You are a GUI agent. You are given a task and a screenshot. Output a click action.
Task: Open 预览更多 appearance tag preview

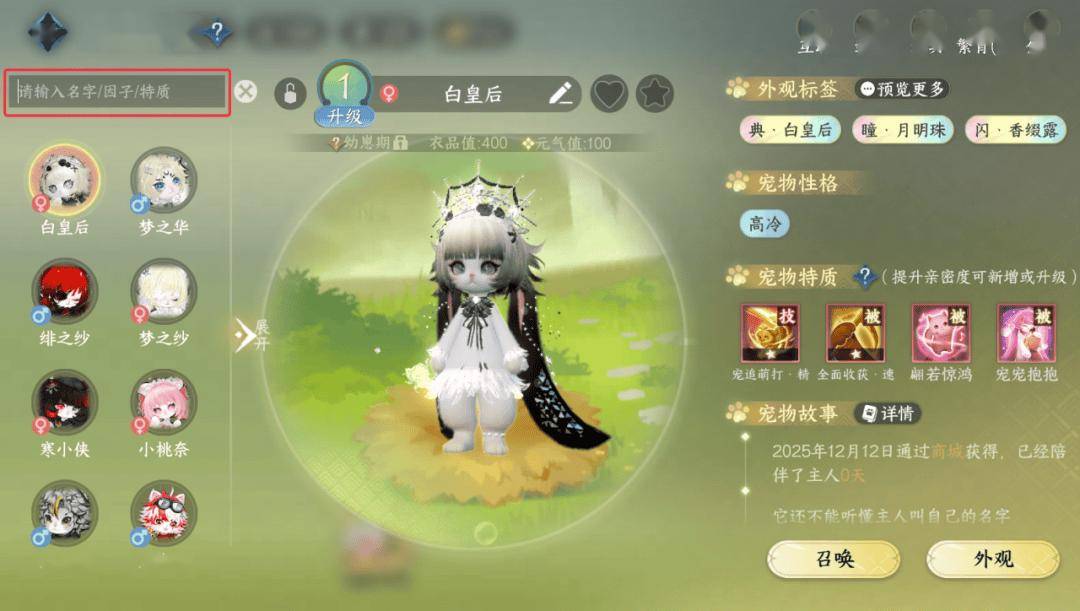point(903,89)
